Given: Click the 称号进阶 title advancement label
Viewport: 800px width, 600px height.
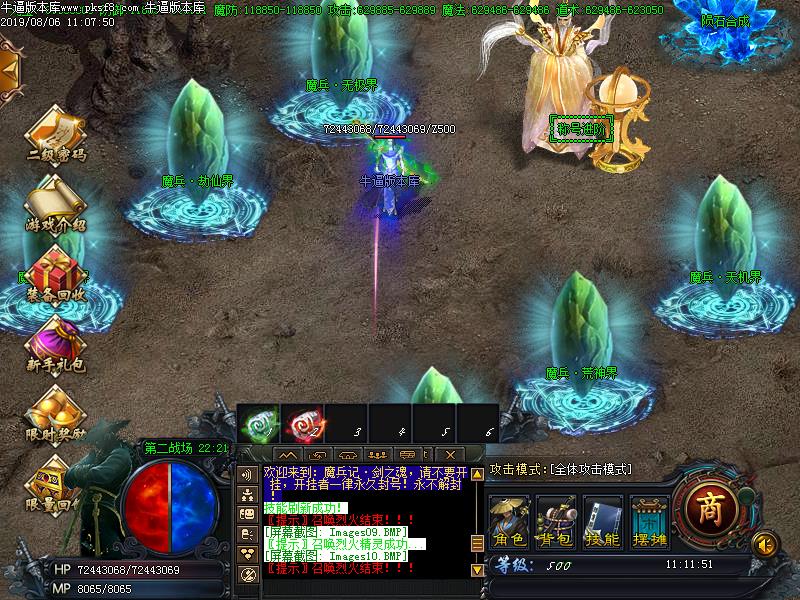Looking at the screenshot, I should (580, 129).
